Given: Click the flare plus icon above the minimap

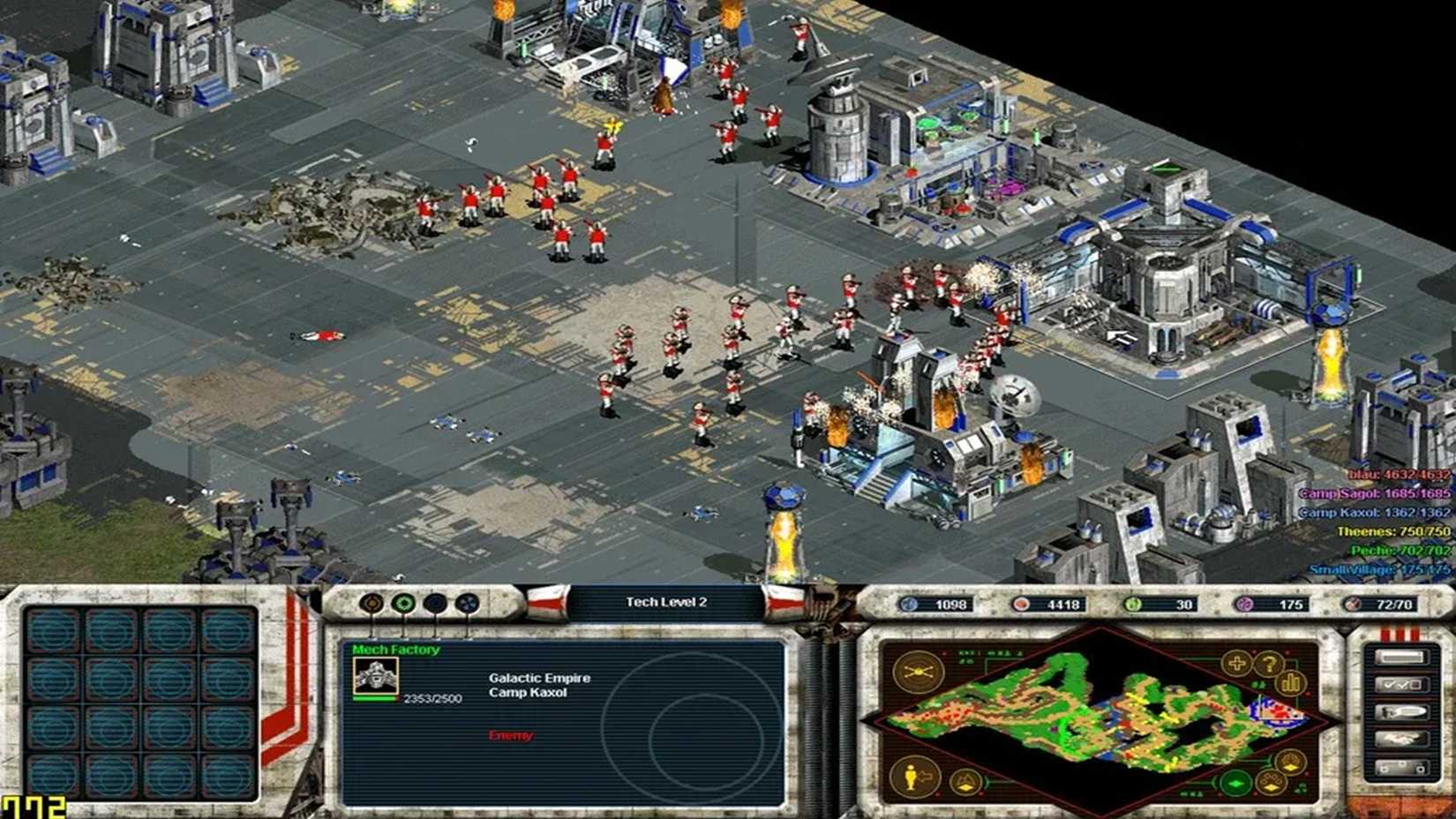Looking at the screenshot, I should [1237, 664].
